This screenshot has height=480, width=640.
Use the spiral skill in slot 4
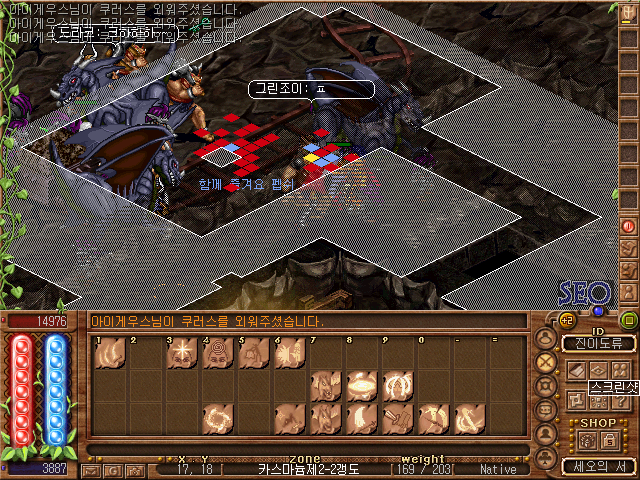pyautogui.click(x=217, y=352)
